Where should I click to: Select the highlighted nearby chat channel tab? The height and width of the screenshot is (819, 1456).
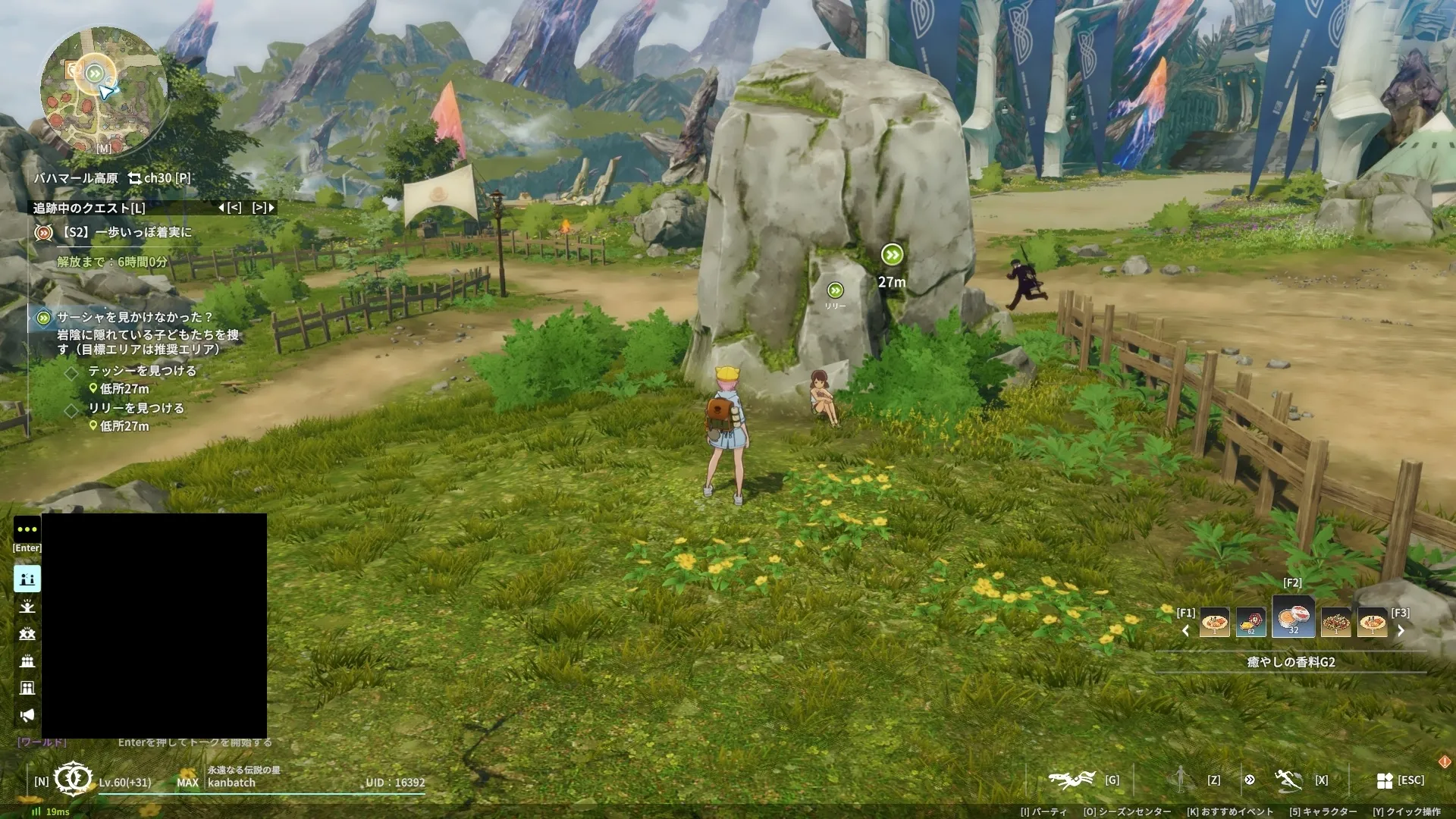click(x=27, y=579)
